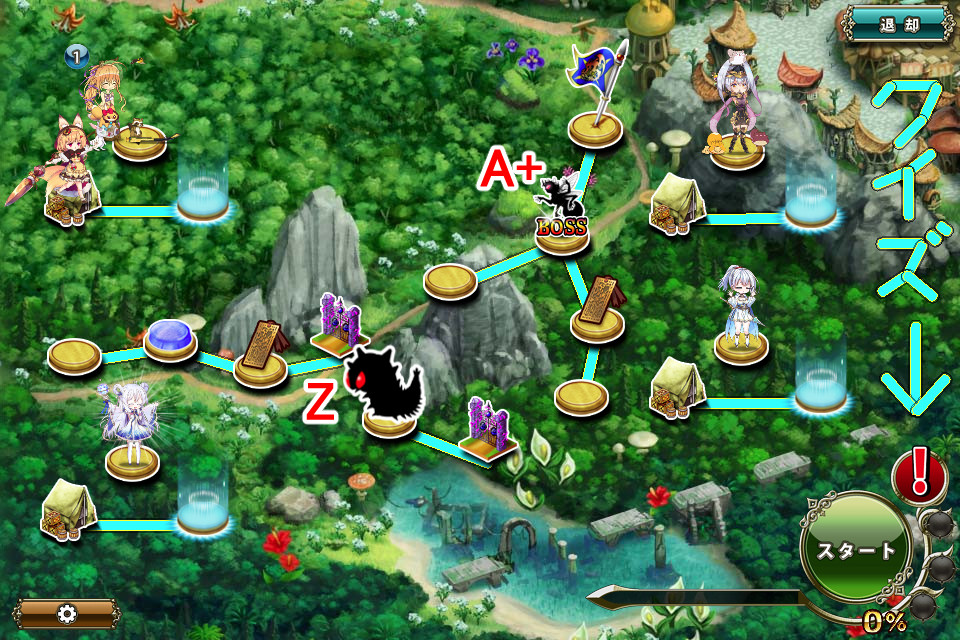Open the gear settings panel
The image size is (960, 640).
coord(67,613)
